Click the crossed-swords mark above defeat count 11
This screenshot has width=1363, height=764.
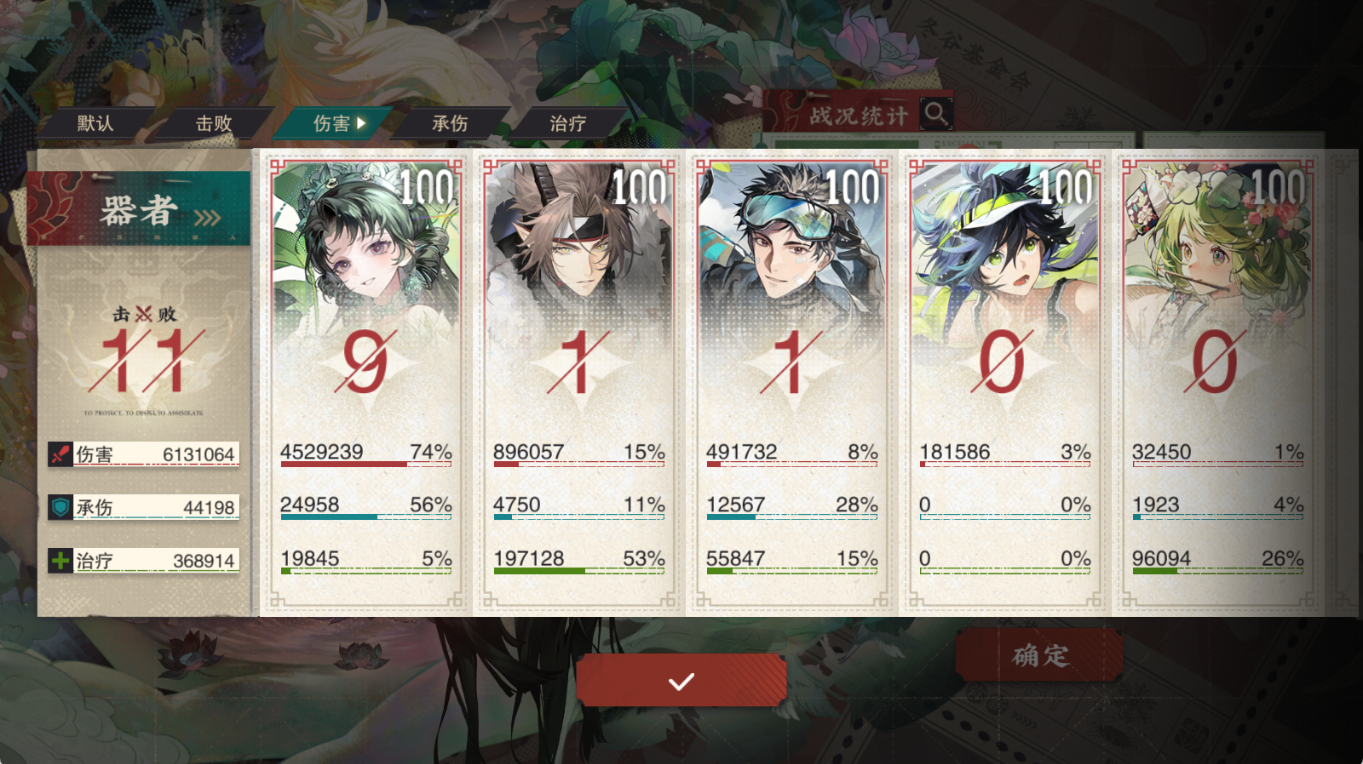point(142,315)
